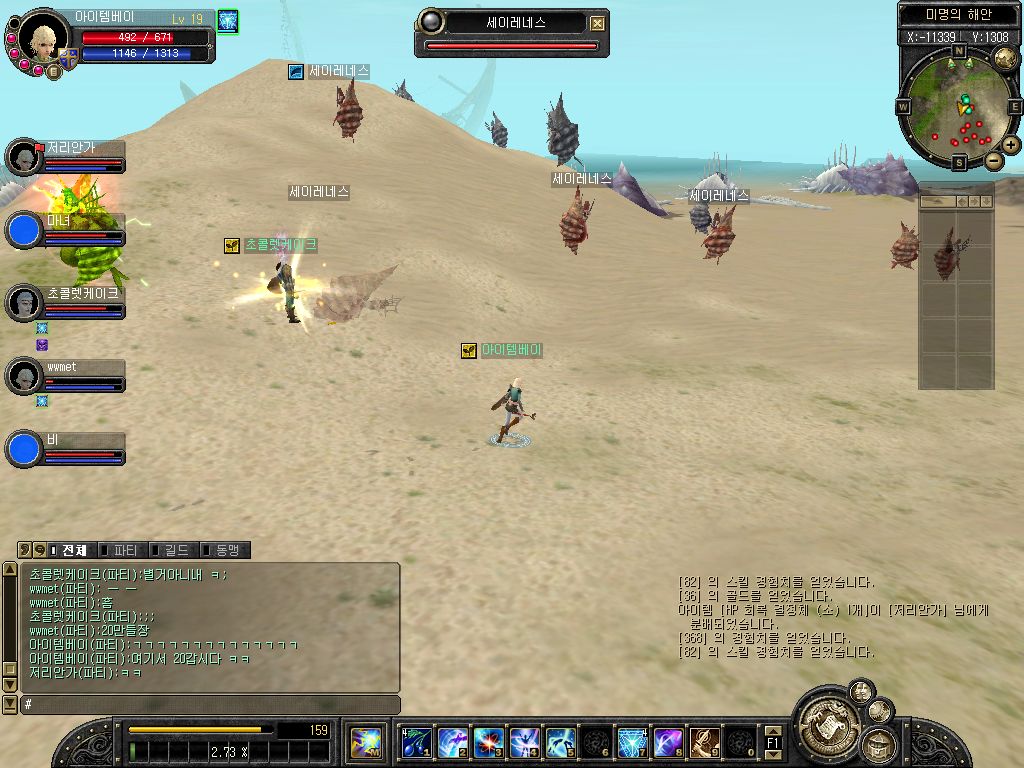Zoom out the minimap with the minus button
Viewport: 1024px width, 768px height.
(x=994, y=160)
